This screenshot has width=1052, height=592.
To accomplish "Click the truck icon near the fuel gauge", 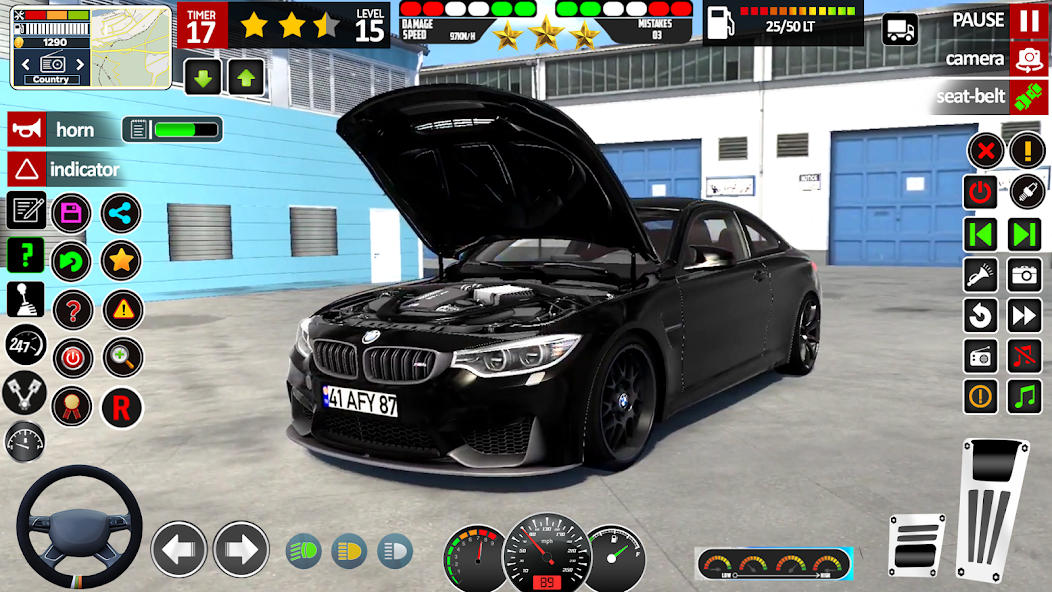I will point(900,29).
